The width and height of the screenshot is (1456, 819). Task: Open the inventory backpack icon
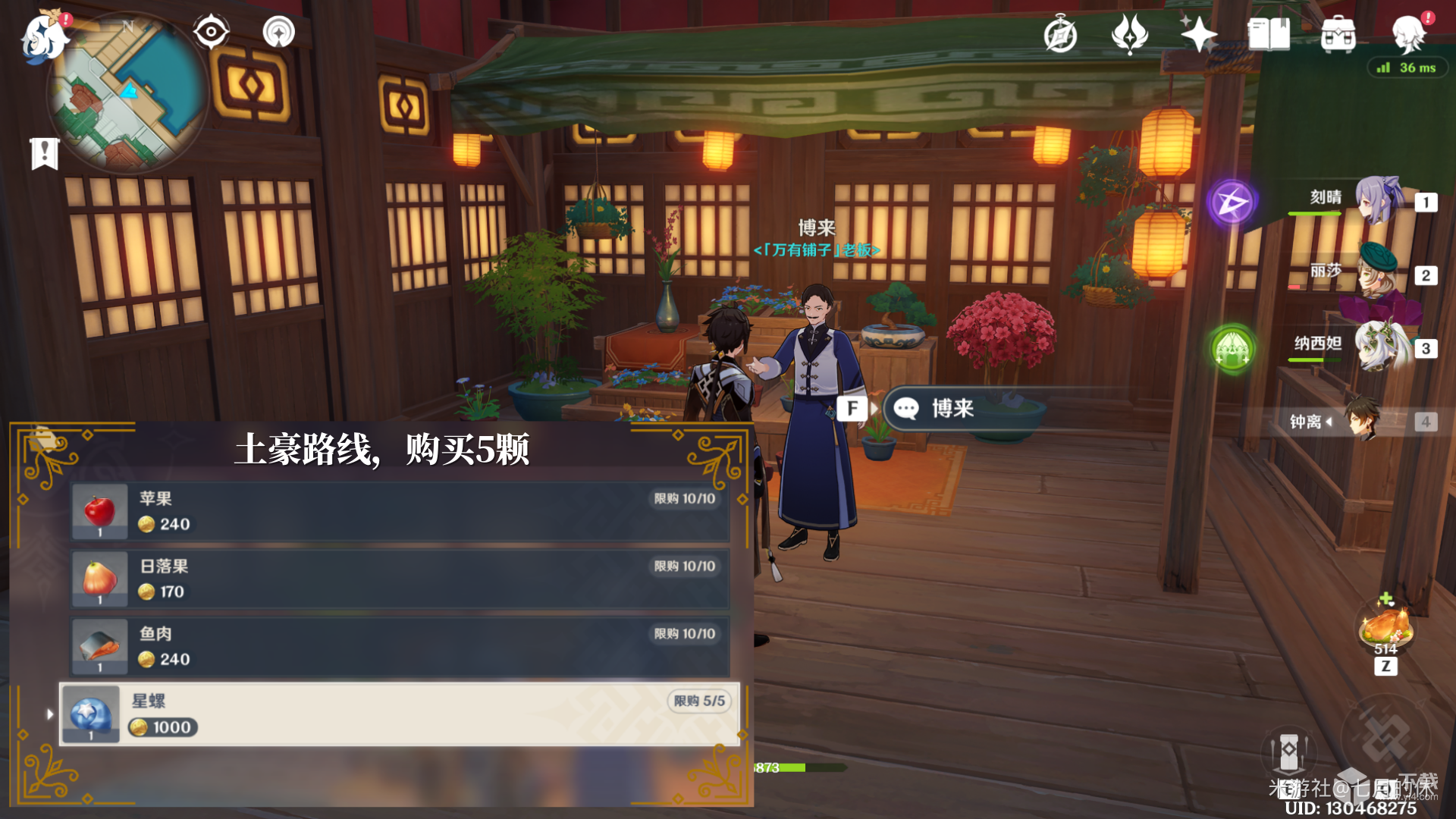tap(1338, 34)
